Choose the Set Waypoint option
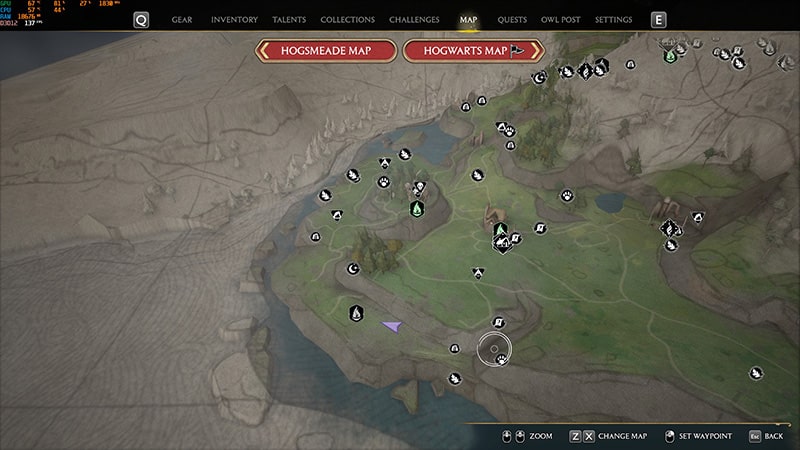 pyautogui.click(x=697, y=436)
